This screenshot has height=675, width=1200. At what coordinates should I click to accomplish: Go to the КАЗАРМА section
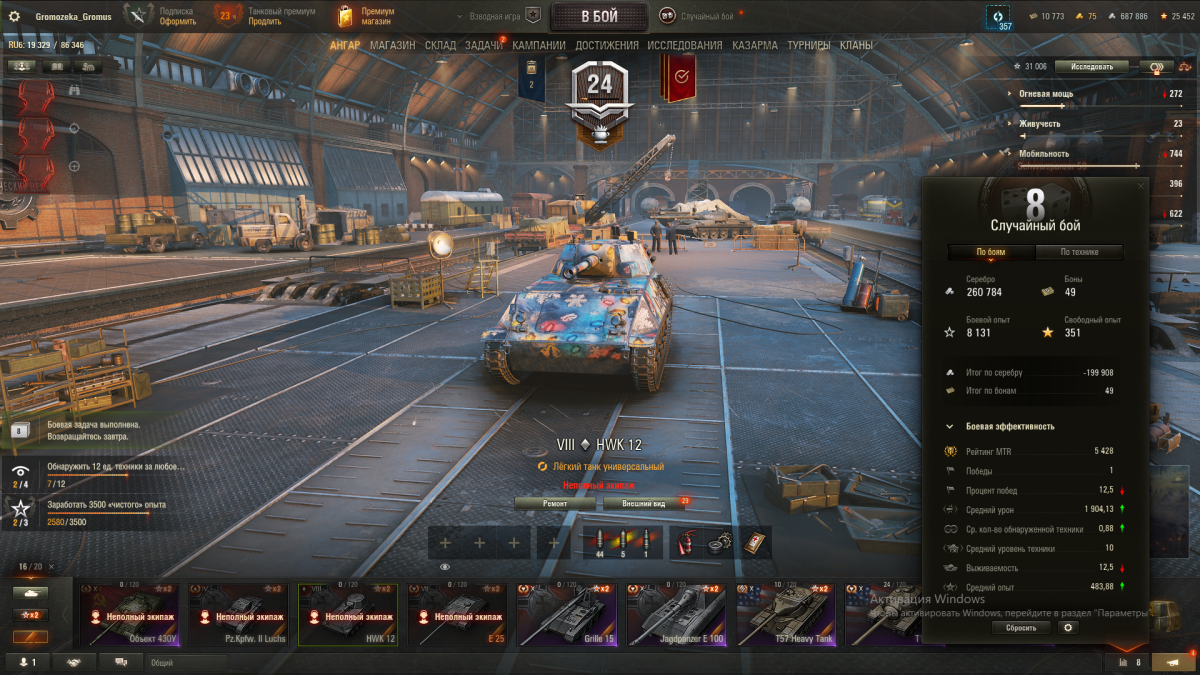point(754,45)
